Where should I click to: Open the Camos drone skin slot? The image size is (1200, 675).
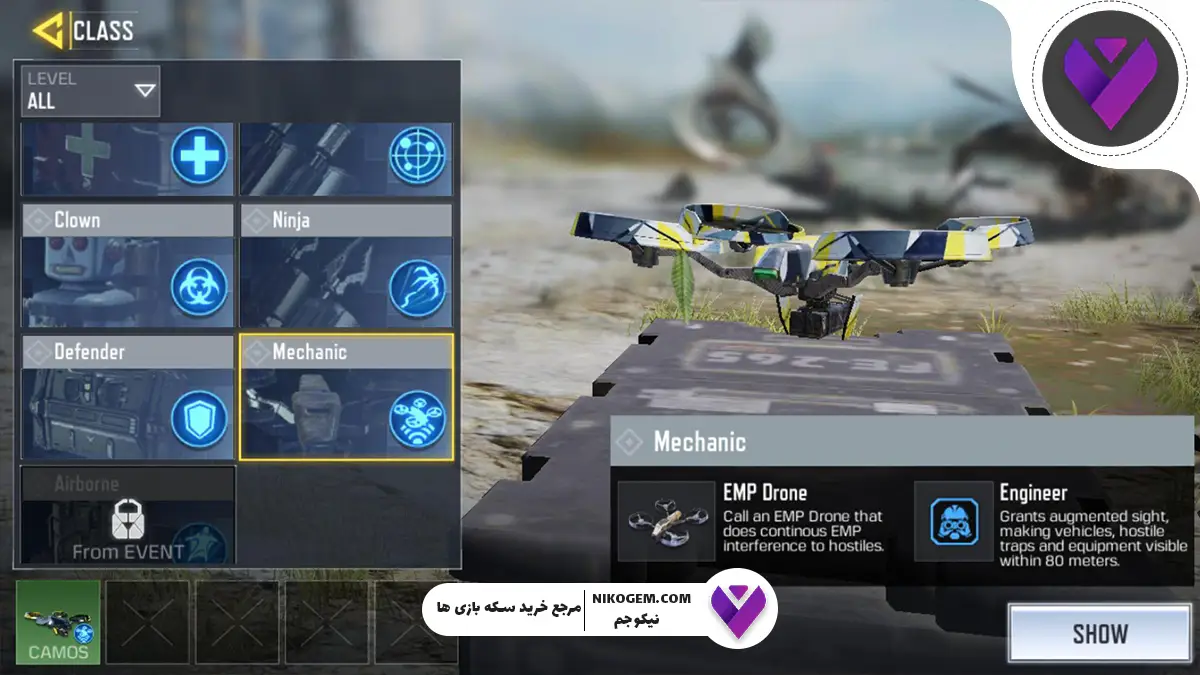58,622
